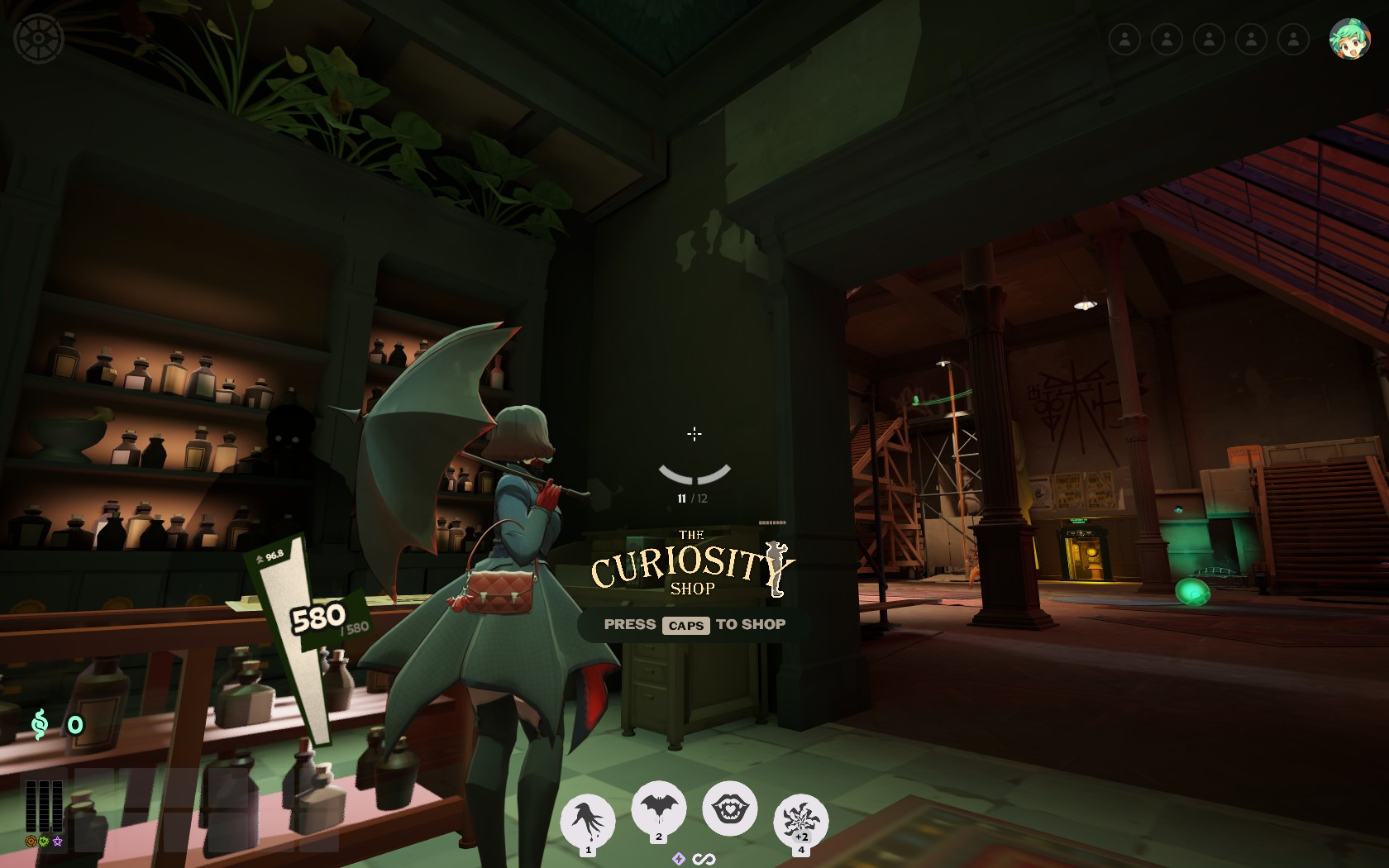Activate the bat ability icon
Screen dimensions: 1389x868
pos(657,808)
